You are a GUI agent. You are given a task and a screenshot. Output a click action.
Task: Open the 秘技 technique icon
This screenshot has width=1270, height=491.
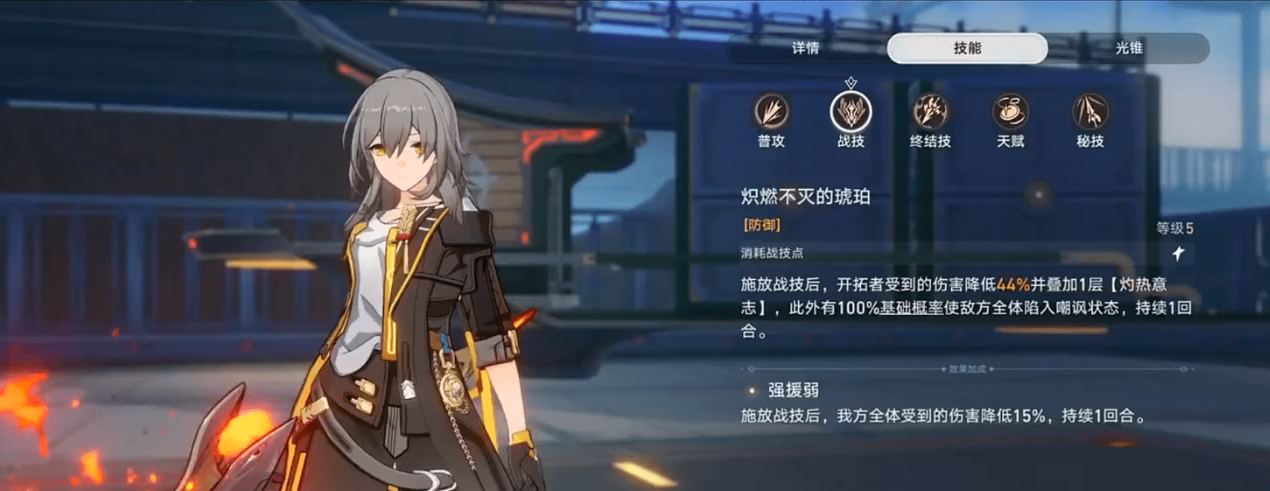(x=1090, y=111)
